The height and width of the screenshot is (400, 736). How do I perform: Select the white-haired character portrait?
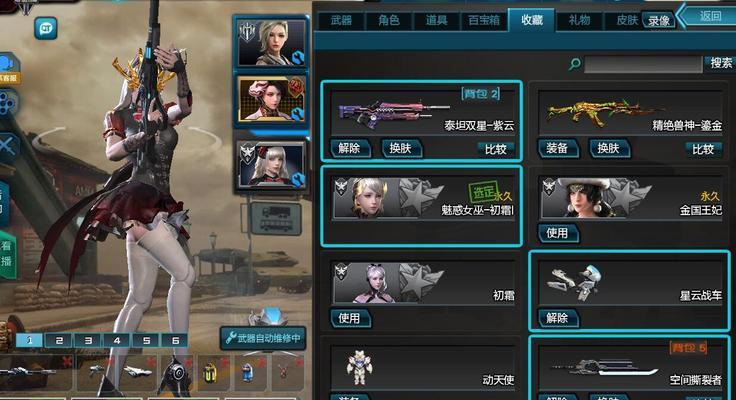click(270, 163)
